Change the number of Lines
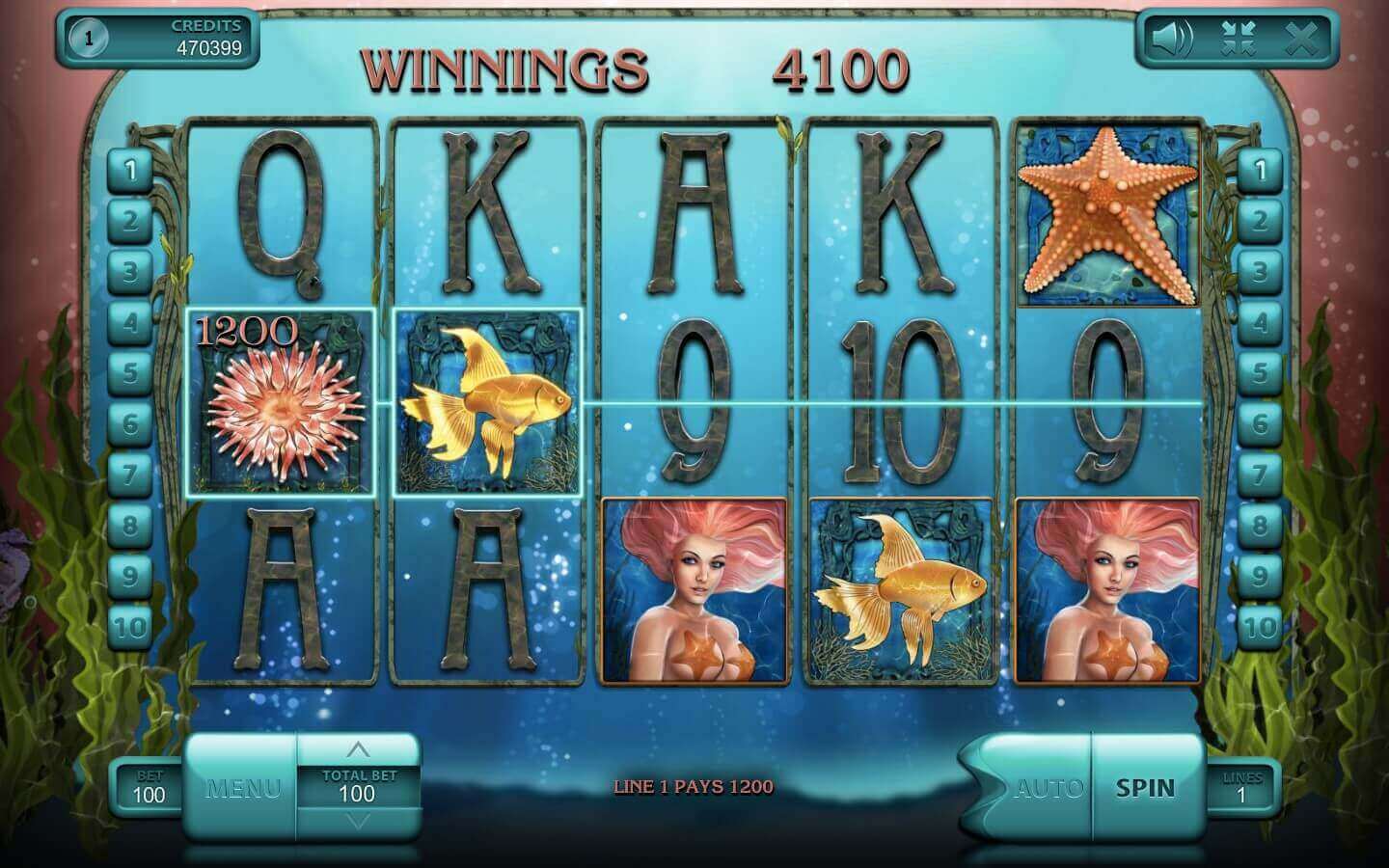Image resolution: width=1389 pixels, height=868 pixels. coord(1241,788)
